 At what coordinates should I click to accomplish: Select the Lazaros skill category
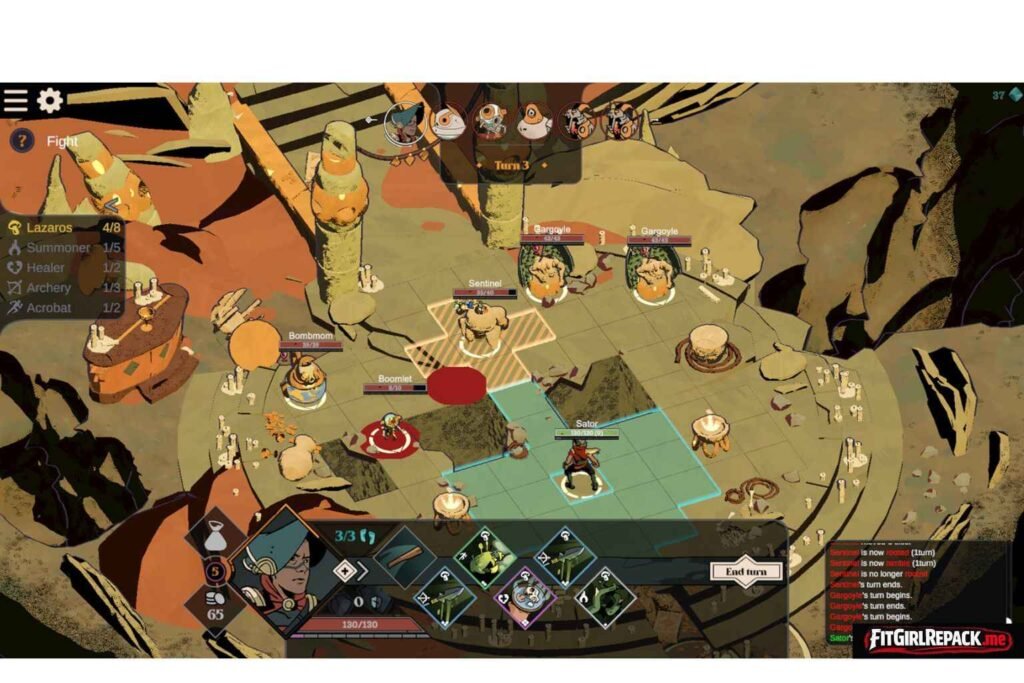pyautogui.click(x=49, y=228)
